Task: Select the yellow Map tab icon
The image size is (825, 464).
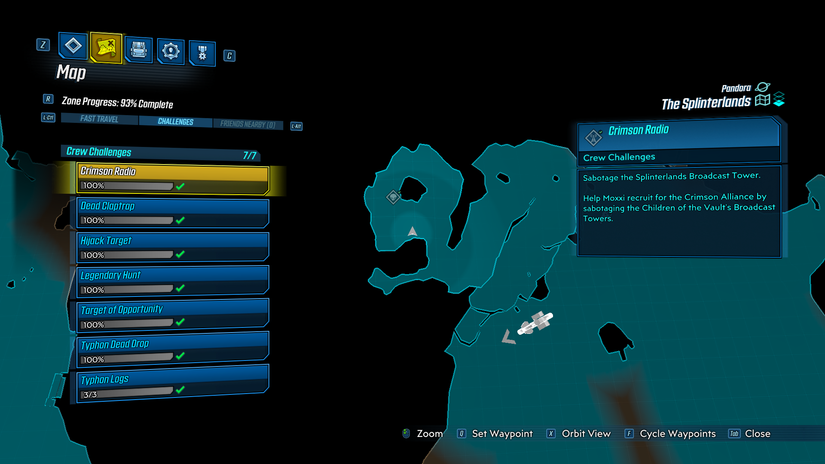Action: [105, 48]
